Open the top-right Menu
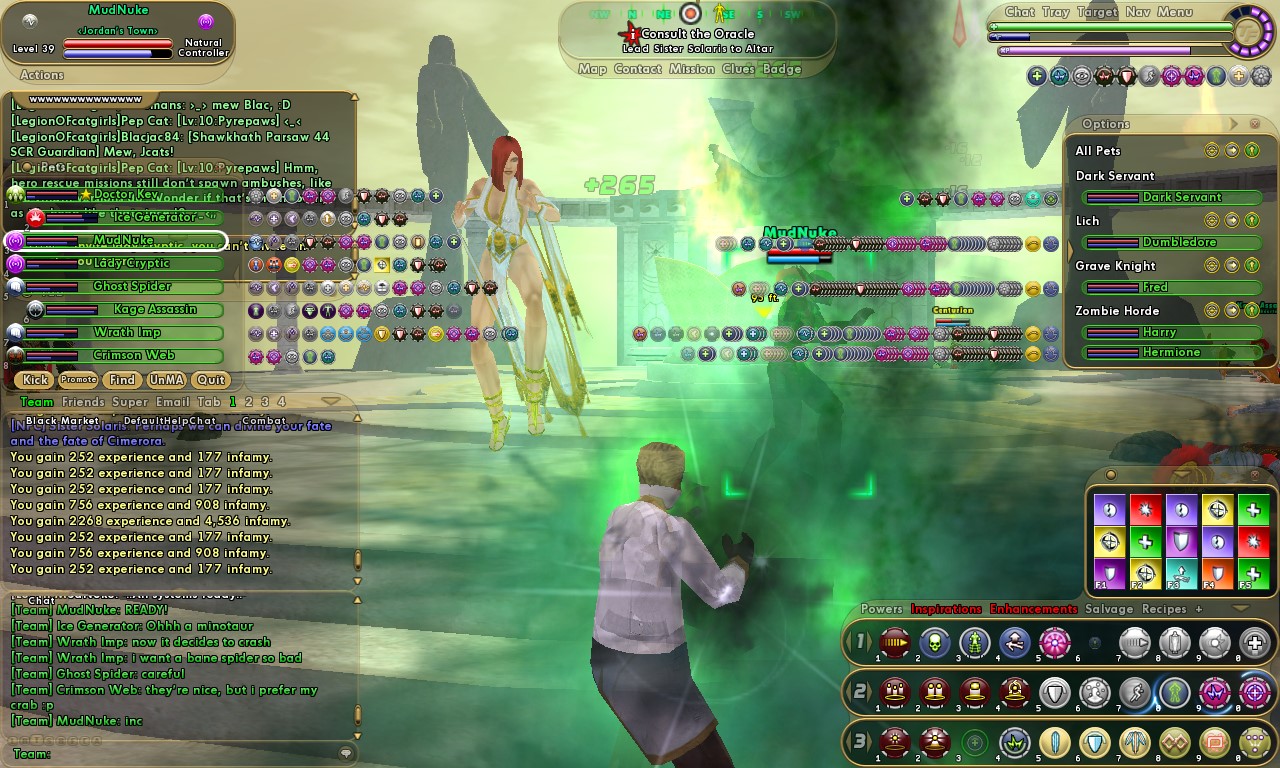This screenshot has width=1280, height=768. point(1175,12)
